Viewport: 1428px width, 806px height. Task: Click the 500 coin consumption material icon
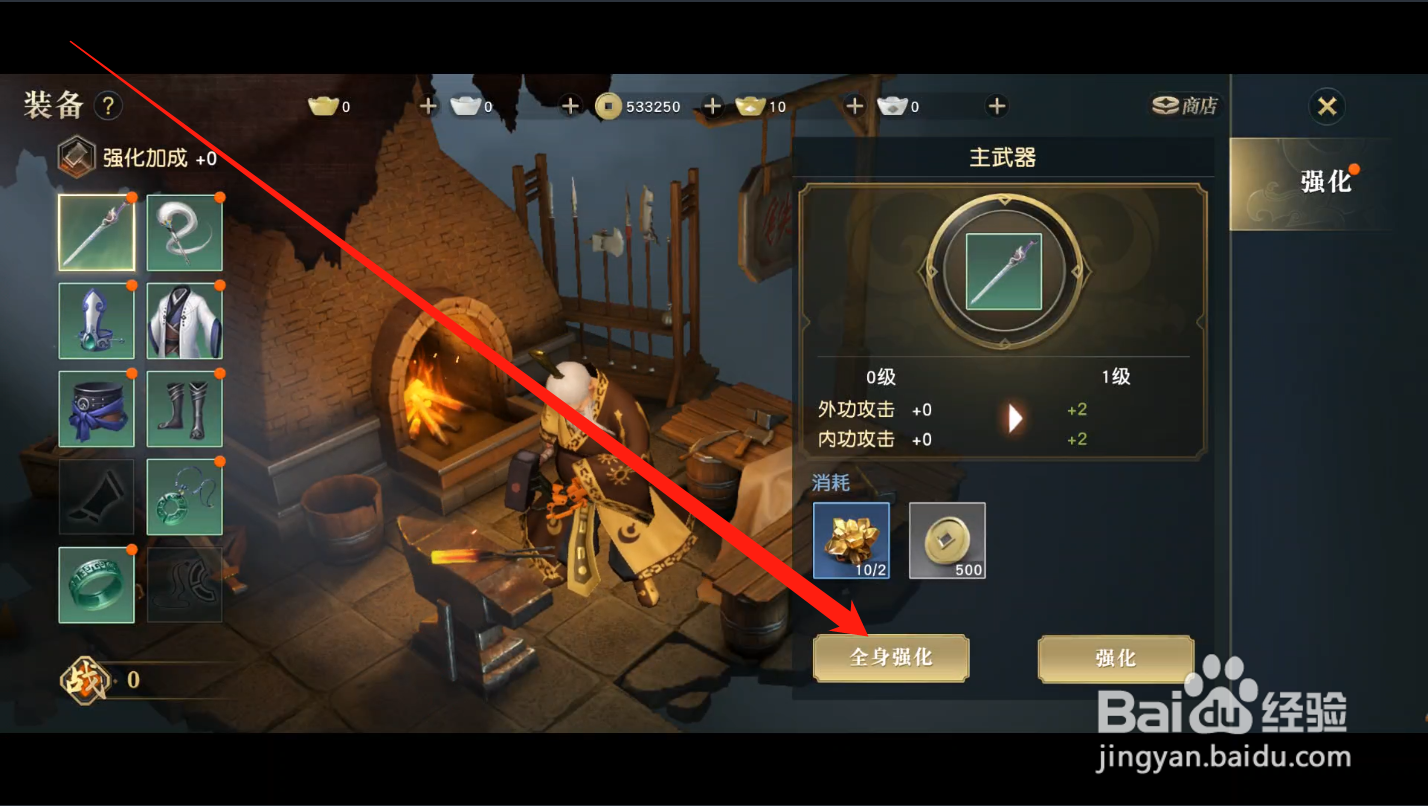coord(946,540)
